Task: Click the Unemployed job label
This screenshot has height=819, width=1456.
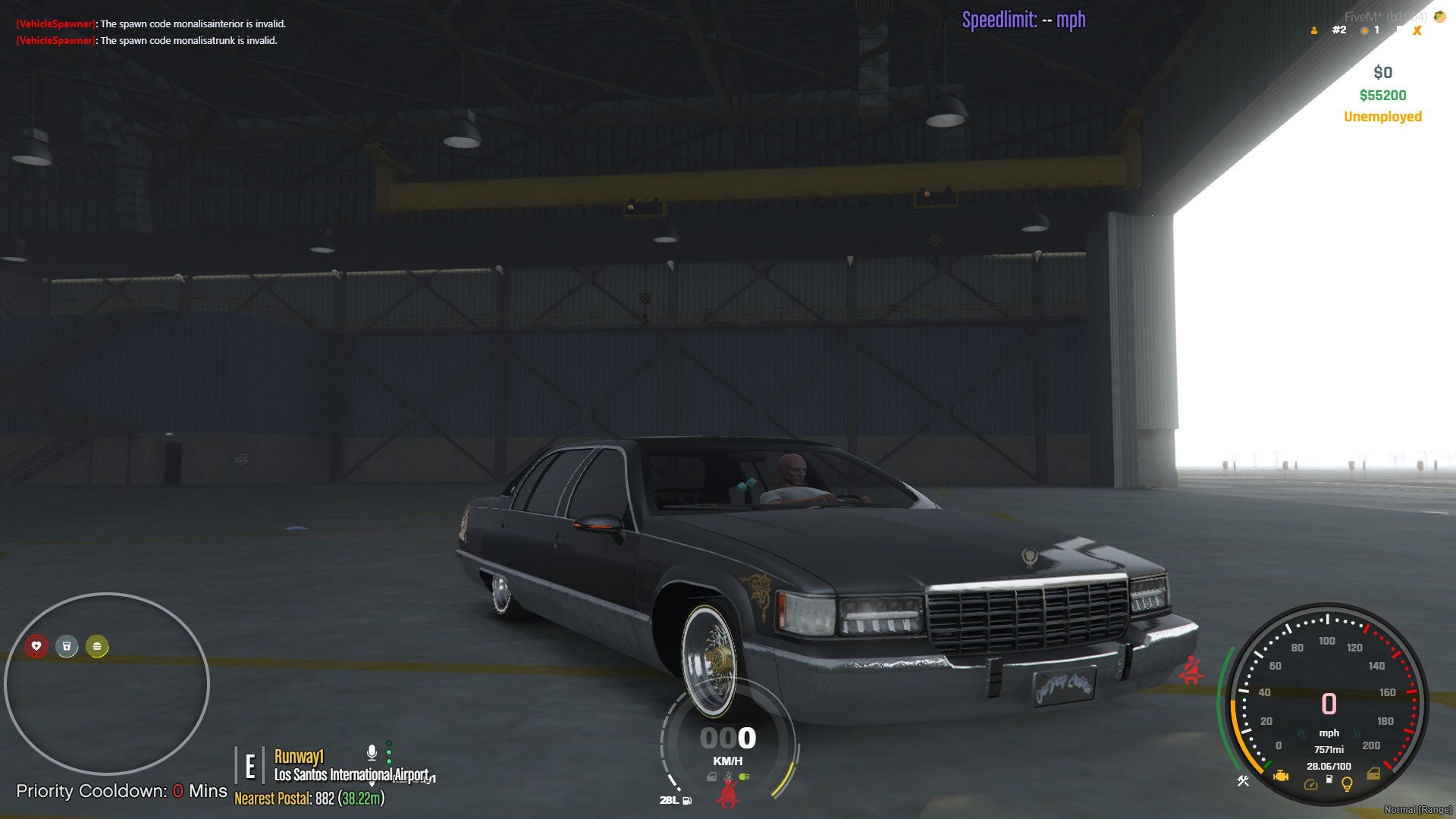Action: coord(1382,116)
